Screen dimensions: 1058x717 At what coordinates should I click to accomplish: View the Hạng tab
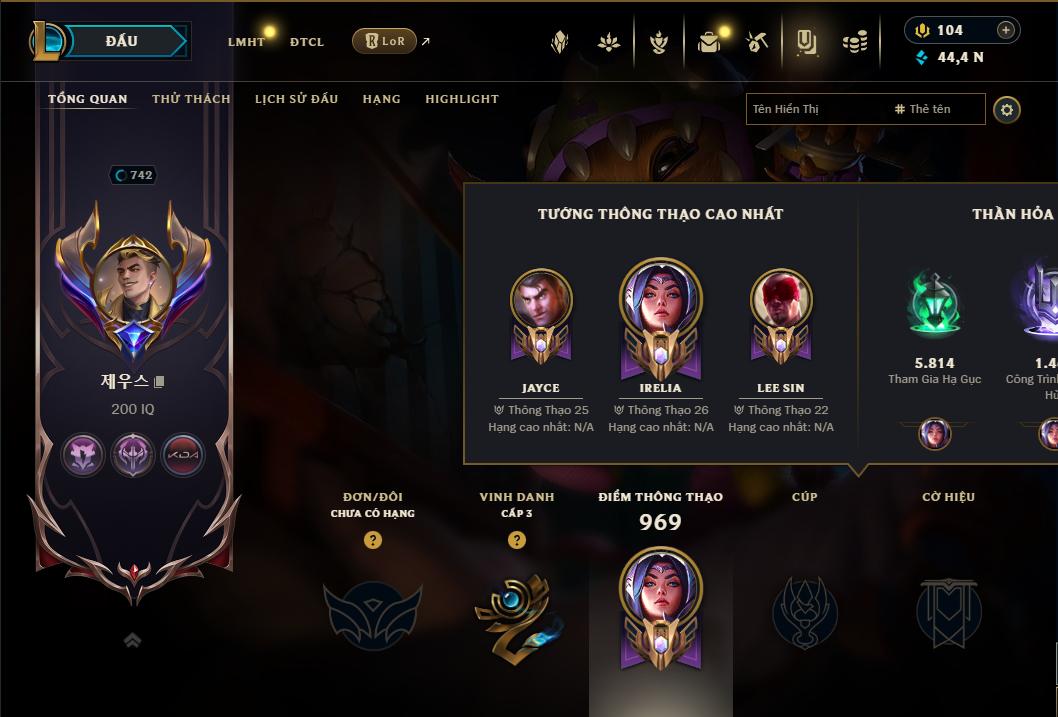381,99
